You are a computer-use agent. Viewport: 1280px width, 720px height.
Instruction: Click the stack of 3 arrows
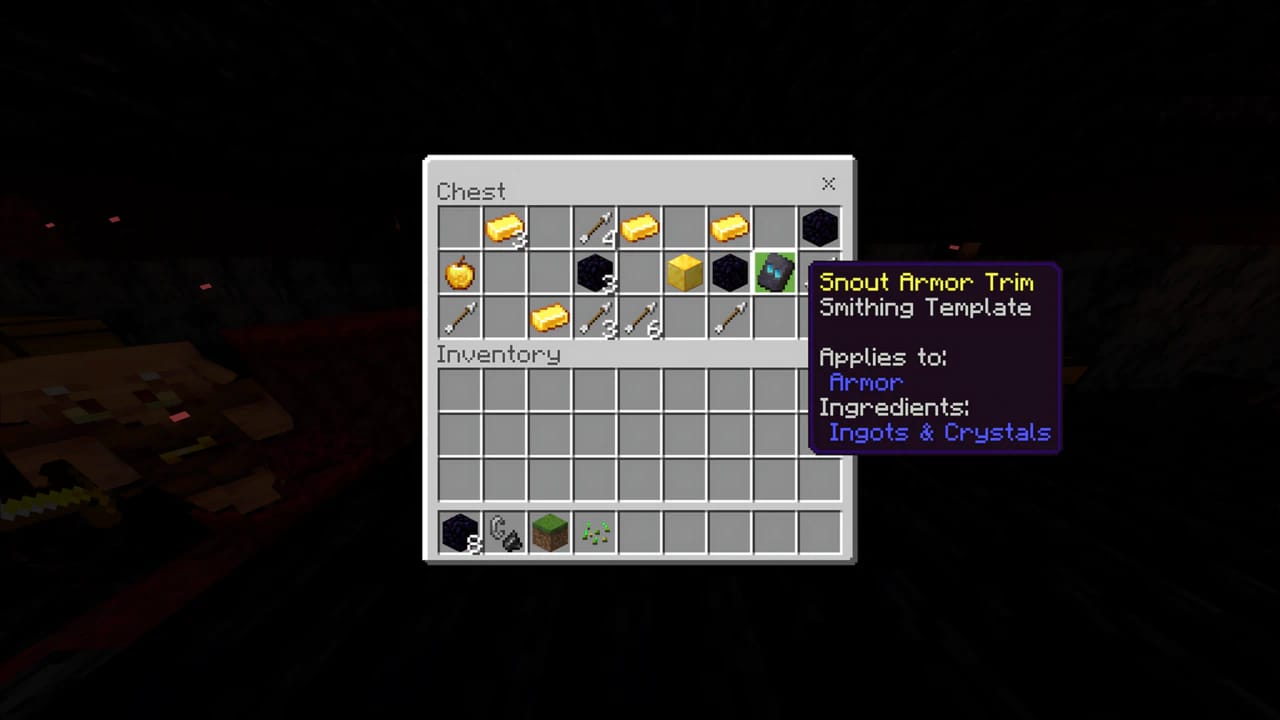[595, 318]
